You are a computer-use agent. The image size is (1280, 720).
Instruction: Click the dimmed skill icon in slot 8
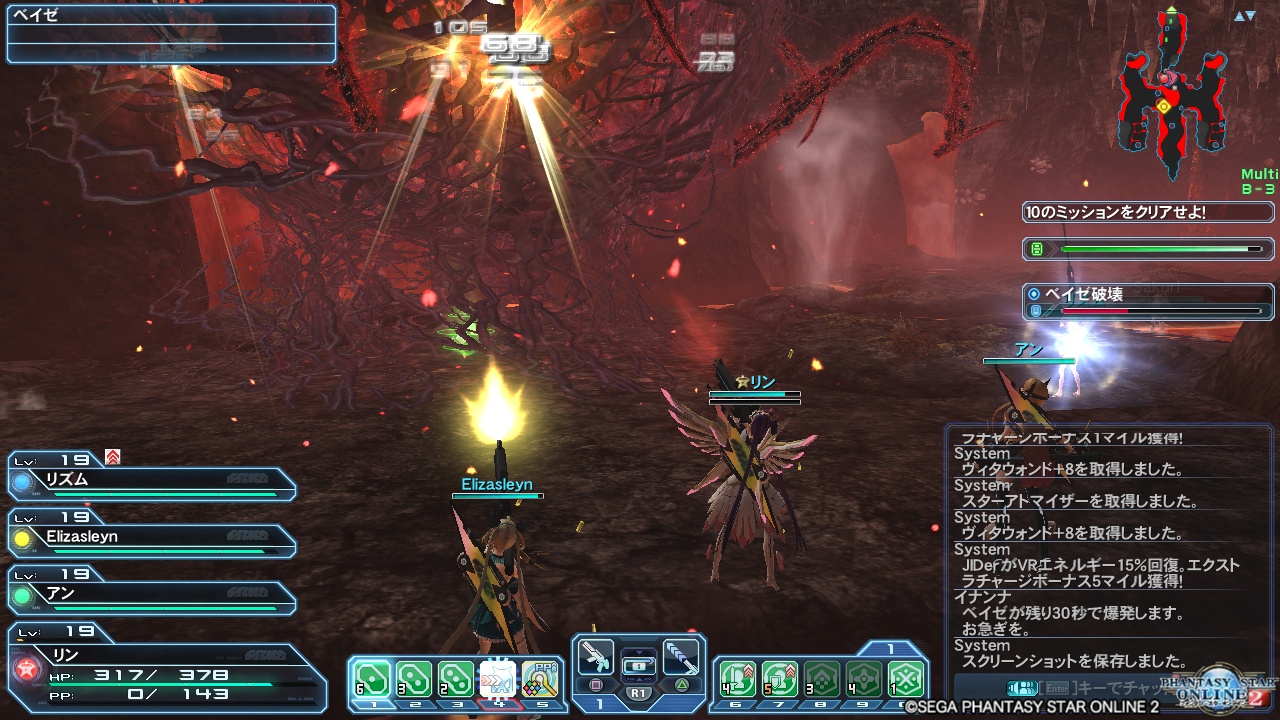tap(821, 679)
